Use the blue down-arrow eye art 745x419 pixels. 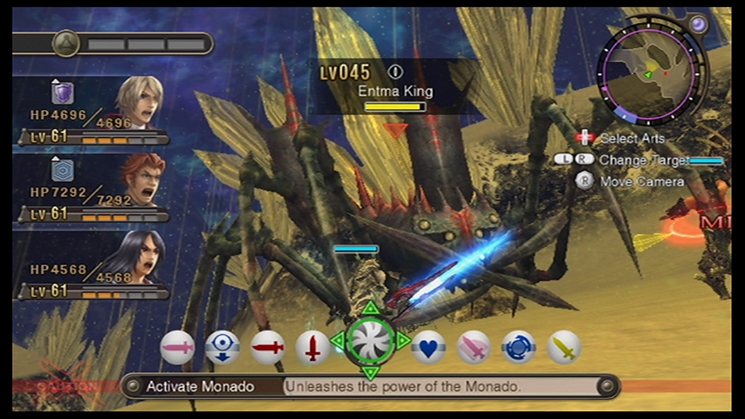[x=222, y=347]
